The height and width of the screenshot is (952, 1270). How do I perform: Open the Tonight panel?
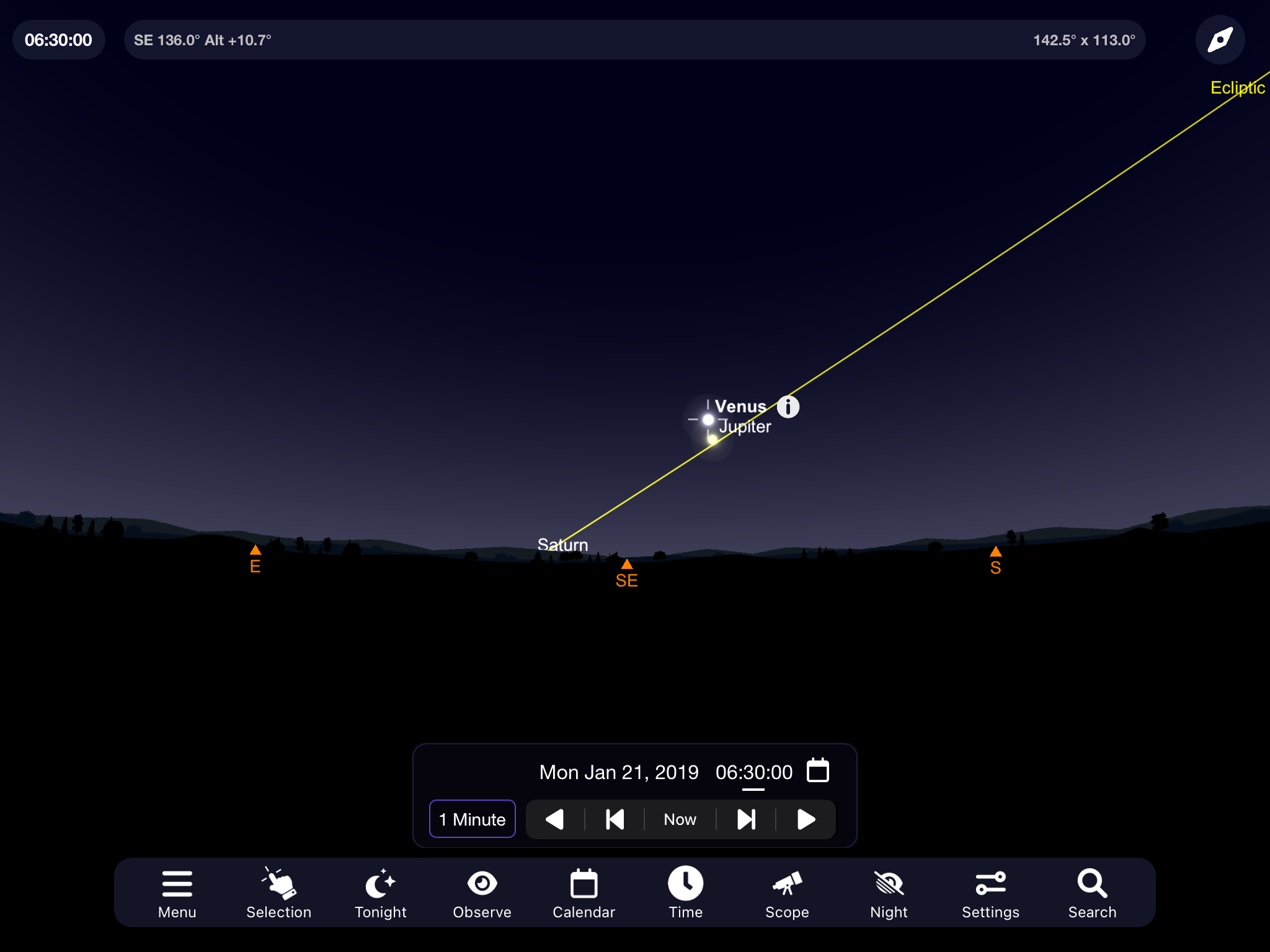click(380, 893)
